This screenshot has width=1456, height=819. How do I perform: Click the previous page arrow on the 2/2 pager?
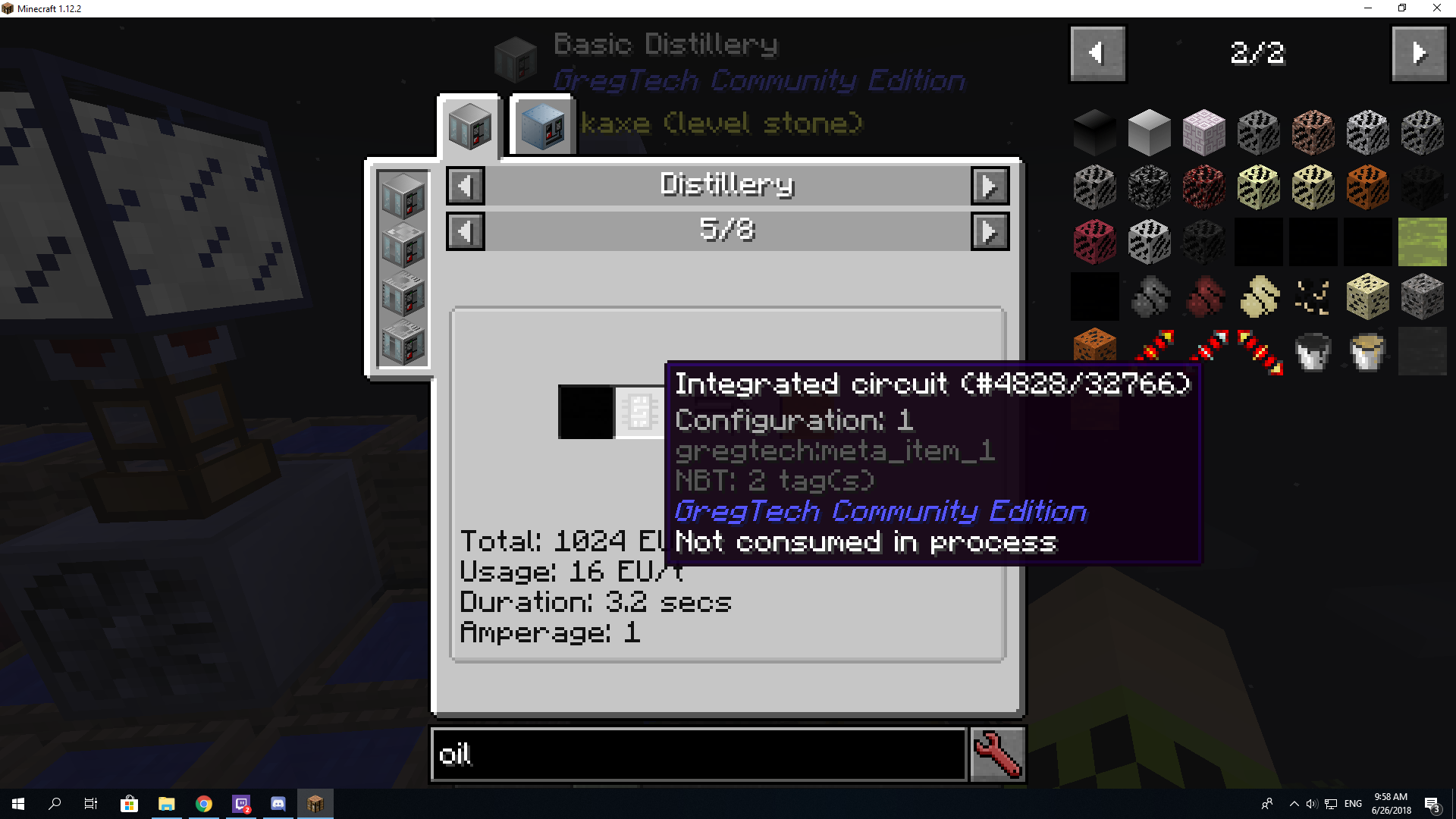click(x=1097, y=53)
